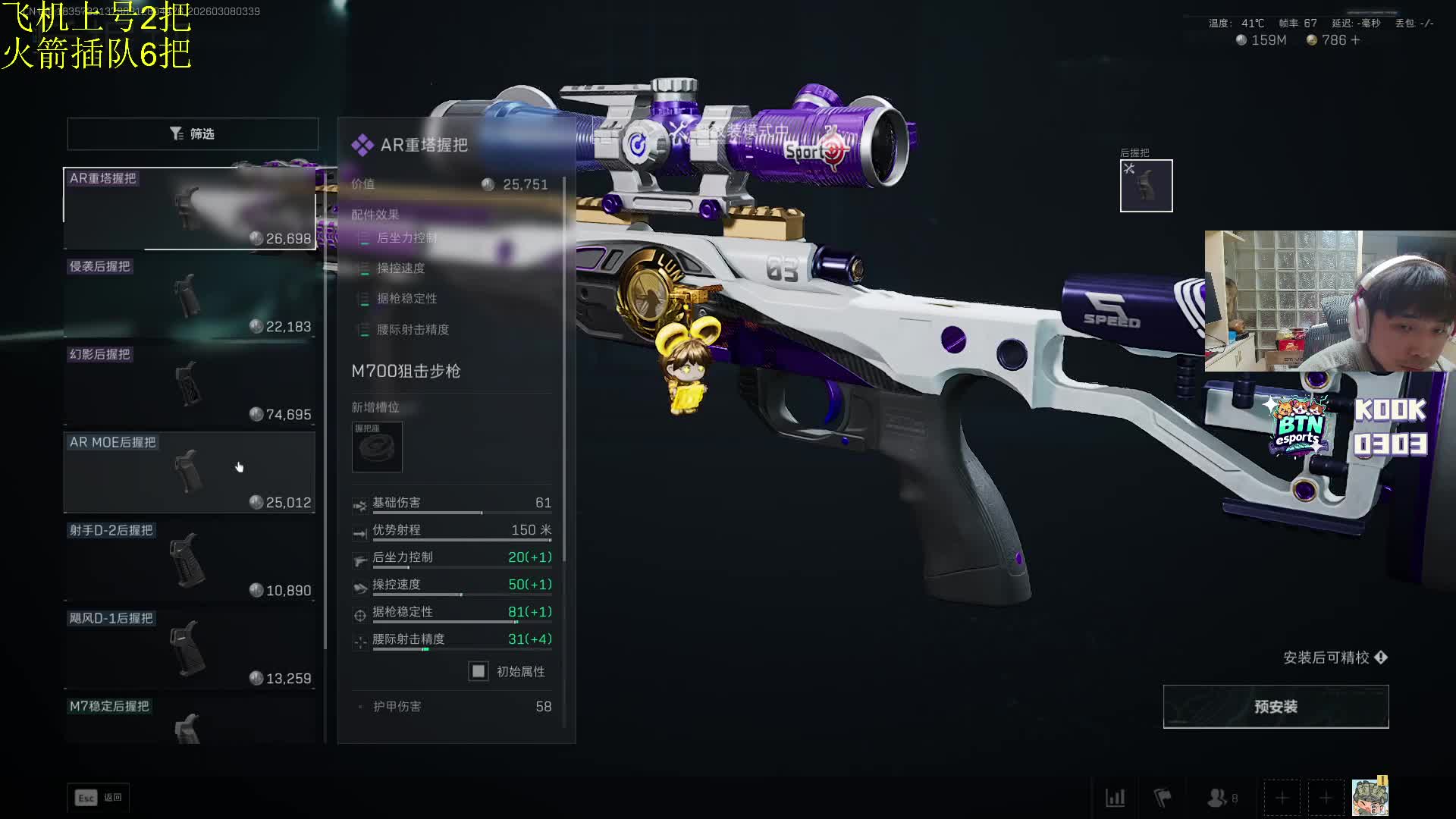The width and height of the screenshot is (1456, 819).
Task: Select the 射手D-2后握把 grip
Action: (190, 560)
